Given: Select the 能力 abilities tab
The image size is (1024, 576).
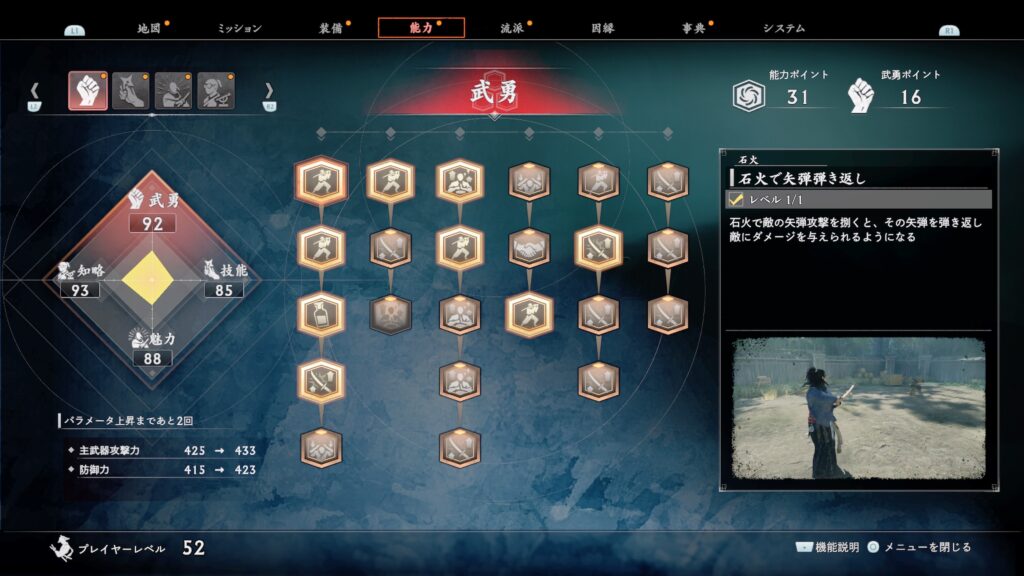Looking at the screenshot, I should coord(420,28).
